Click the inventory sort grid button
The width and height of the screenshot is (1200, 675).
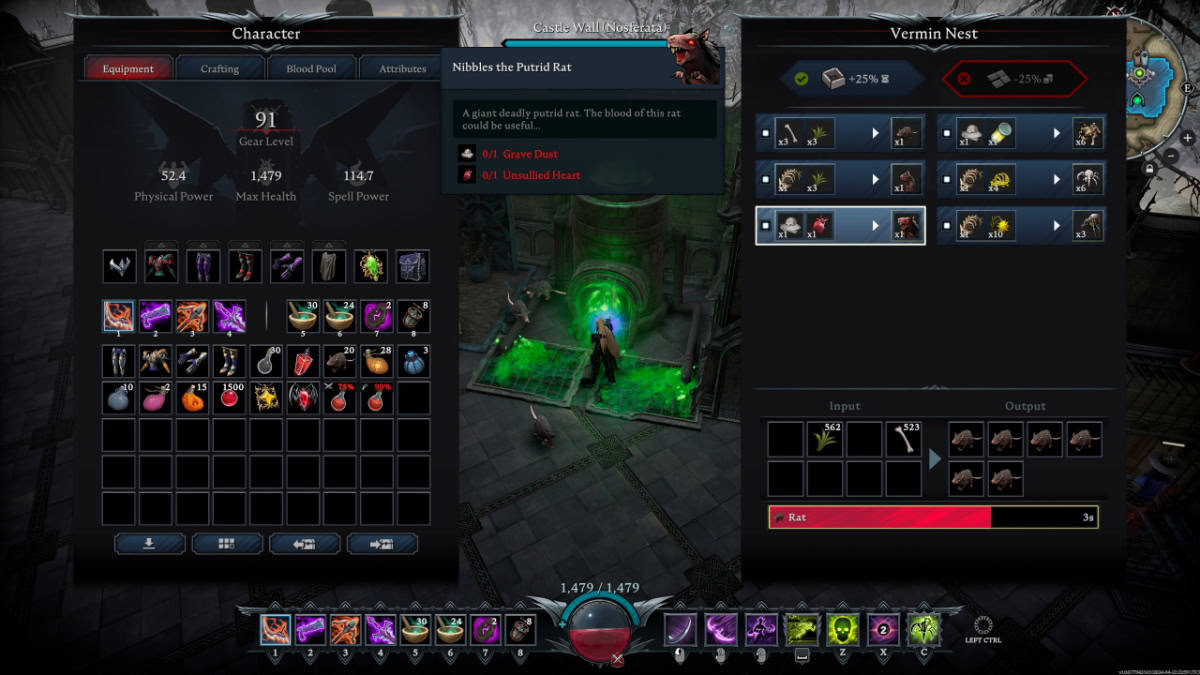[227, 543]
